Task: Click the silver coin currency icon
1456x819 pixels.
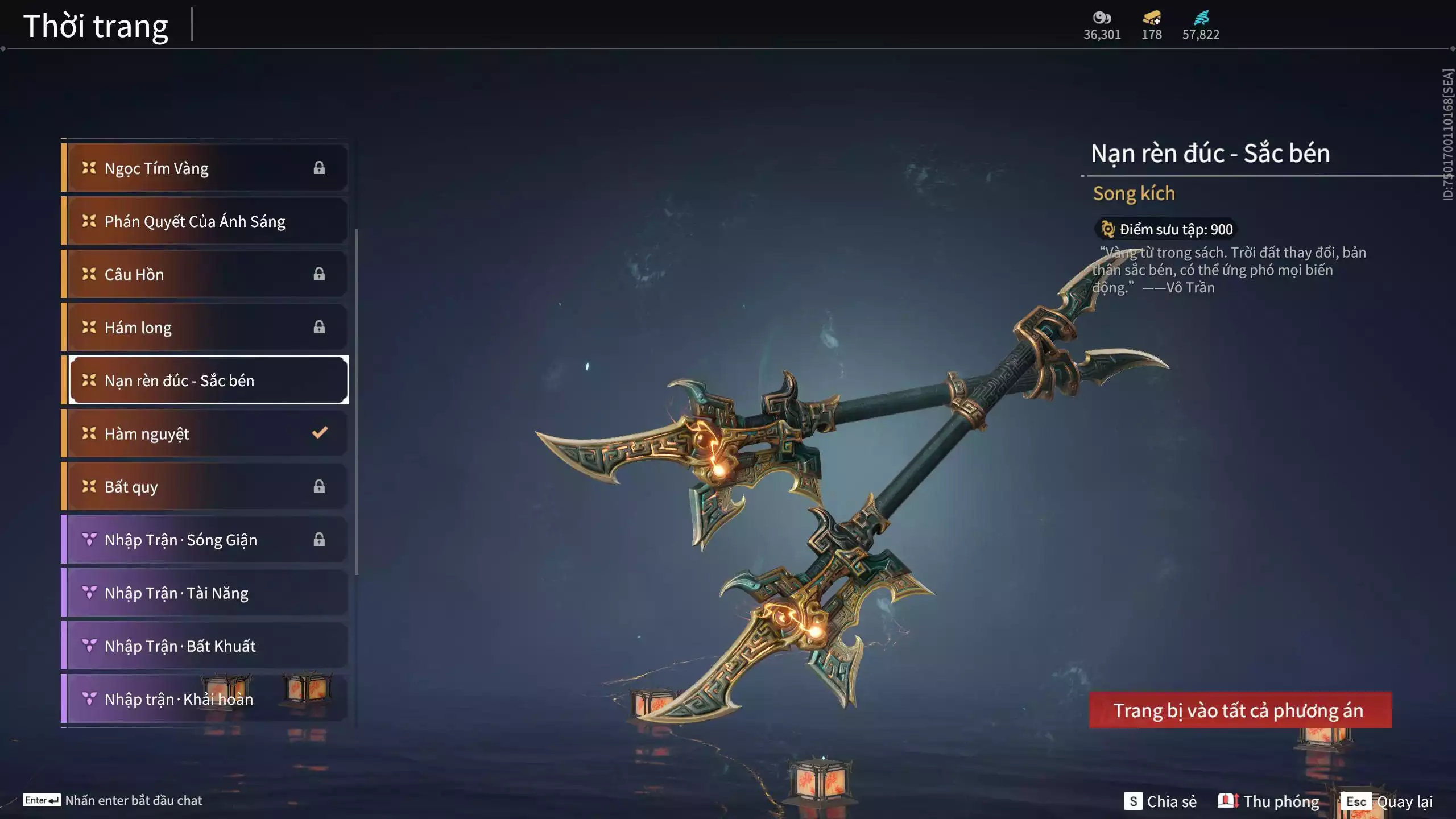Action: (1102, 18)
